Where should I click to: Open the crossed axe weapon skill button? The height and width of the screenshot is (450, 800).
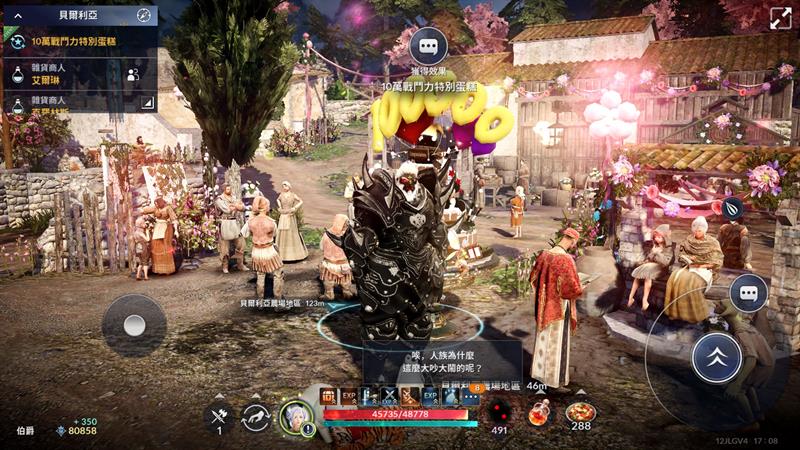[x=219, y=415]
